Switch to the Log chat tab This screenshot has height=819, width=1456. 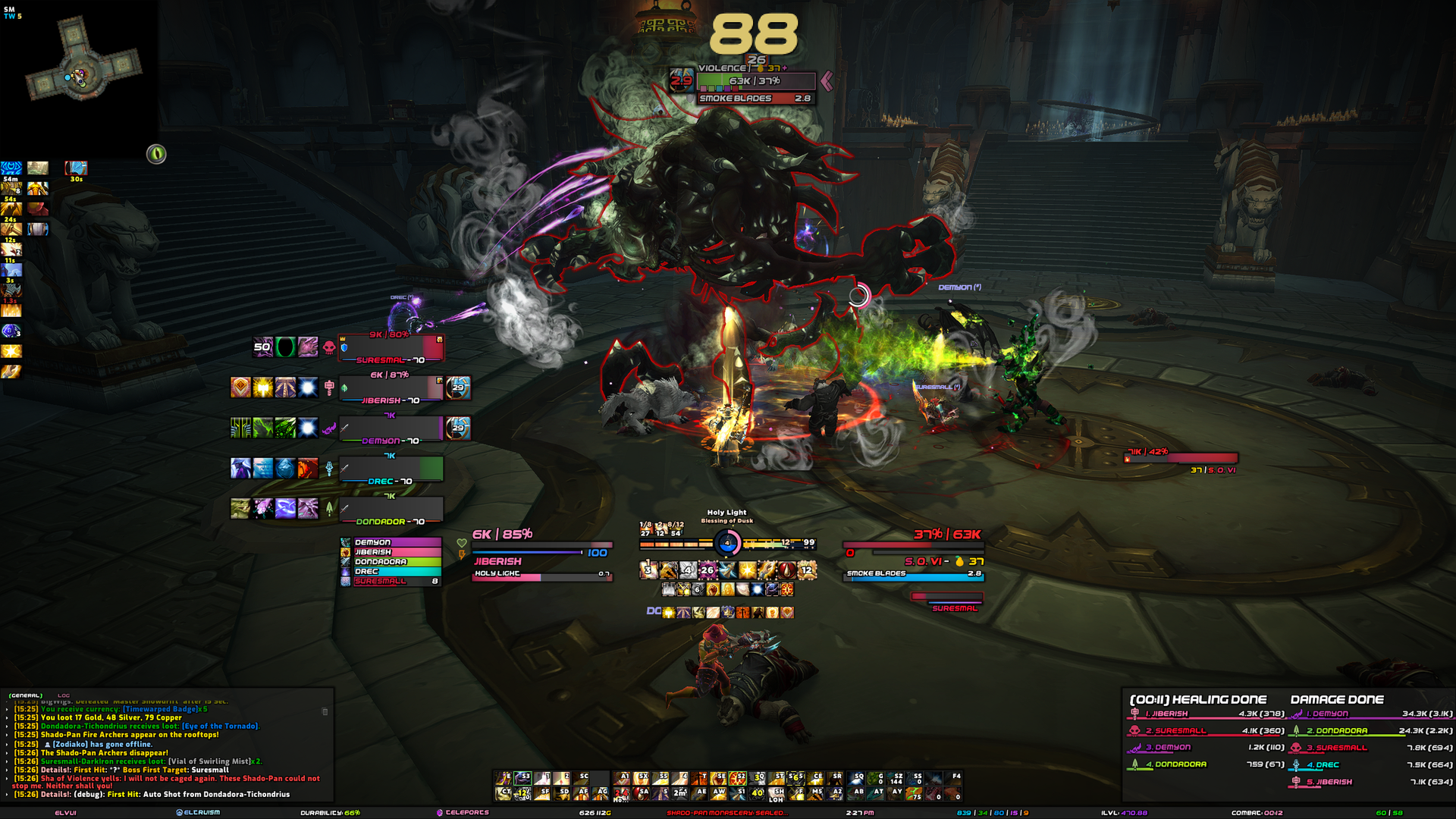(64, 695)
